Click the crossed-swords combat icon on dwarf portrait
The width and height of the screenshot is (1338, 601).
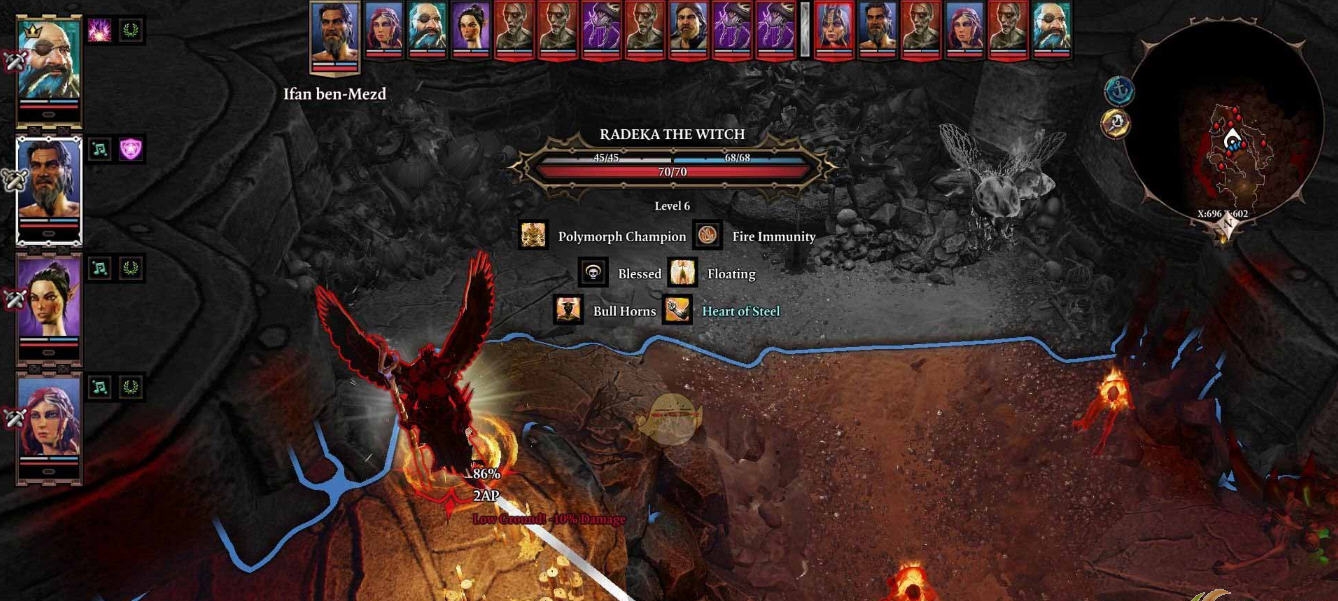point(15,61)
